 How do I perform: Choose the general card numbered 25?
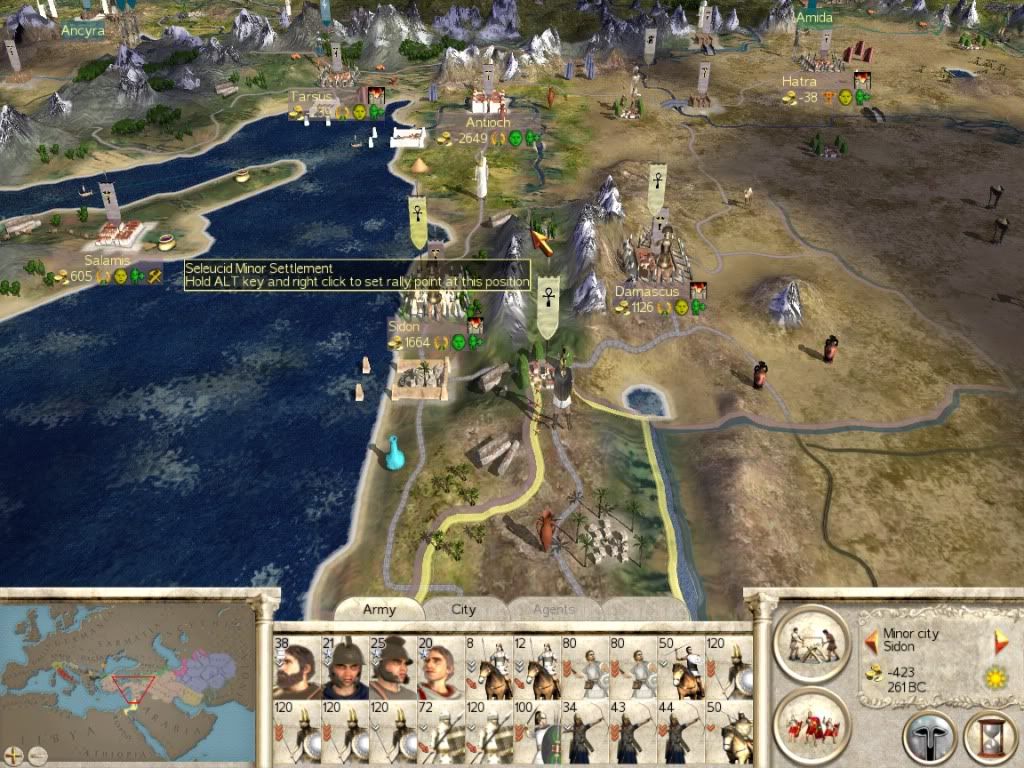pyautogui.click(x=393, y=667)
